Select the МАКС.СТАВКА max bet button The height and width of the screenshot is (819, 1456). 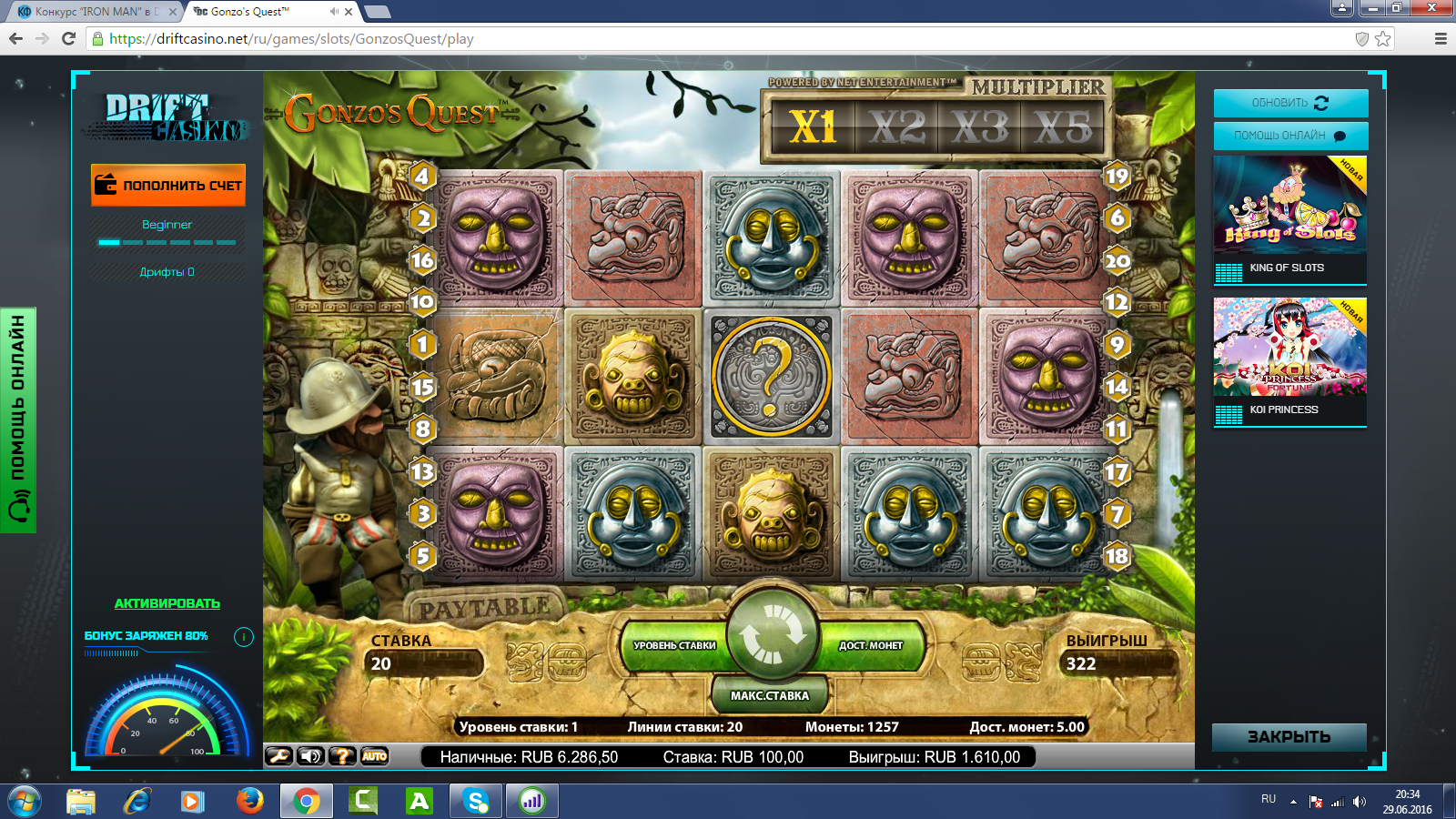pos(770,695)
